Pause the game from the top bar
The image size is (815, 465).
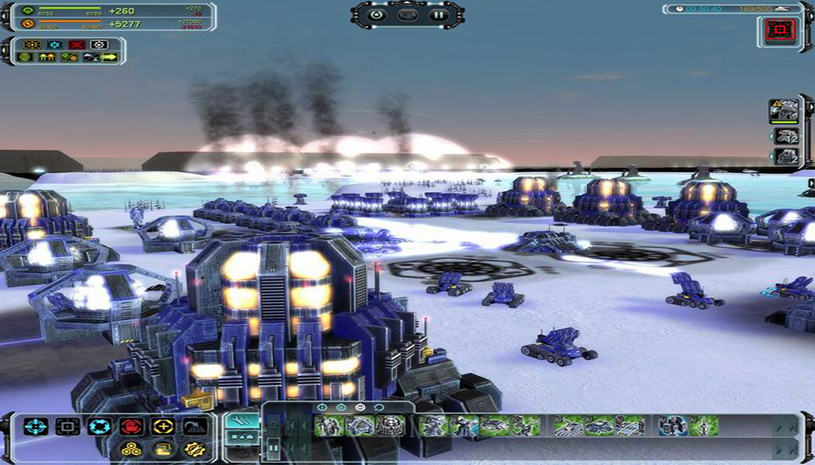click(x=437, y=15)
